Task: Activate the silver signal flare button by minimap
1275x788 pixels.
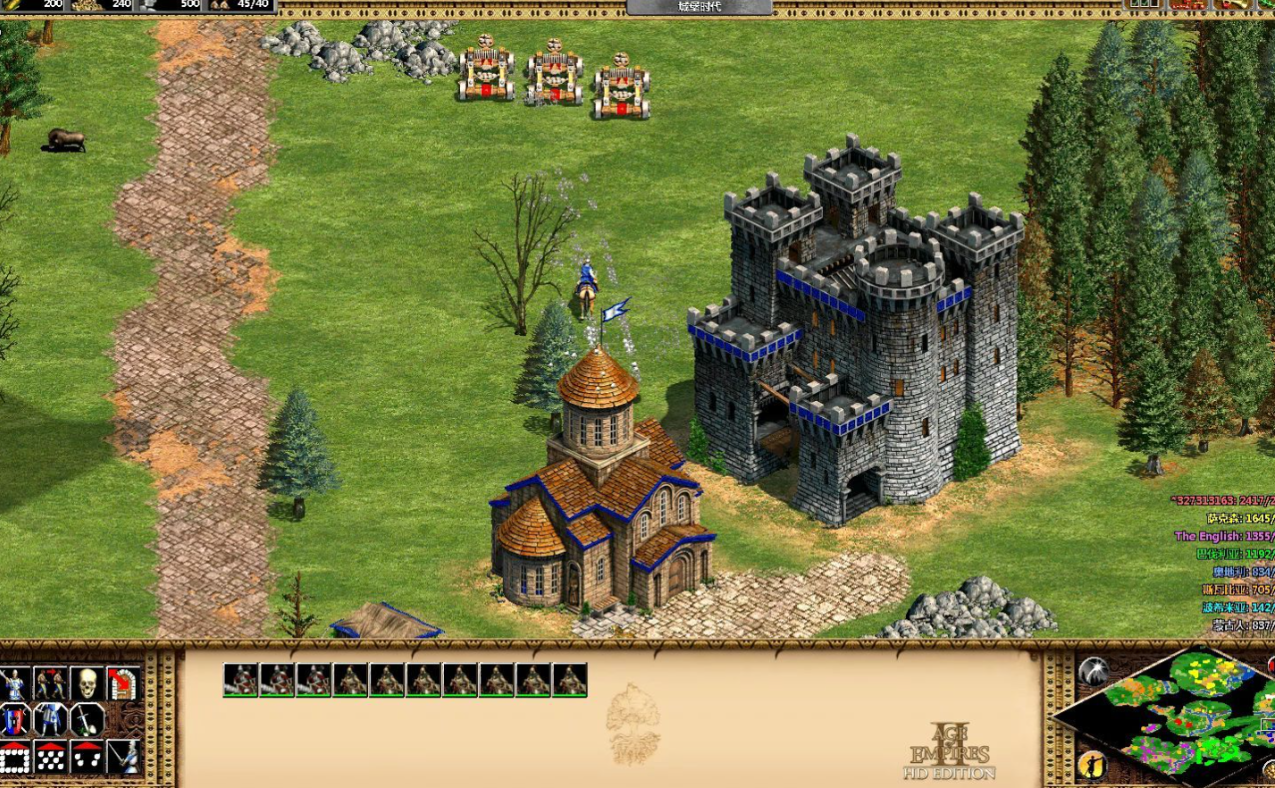Action: (x=1093, y=671)
